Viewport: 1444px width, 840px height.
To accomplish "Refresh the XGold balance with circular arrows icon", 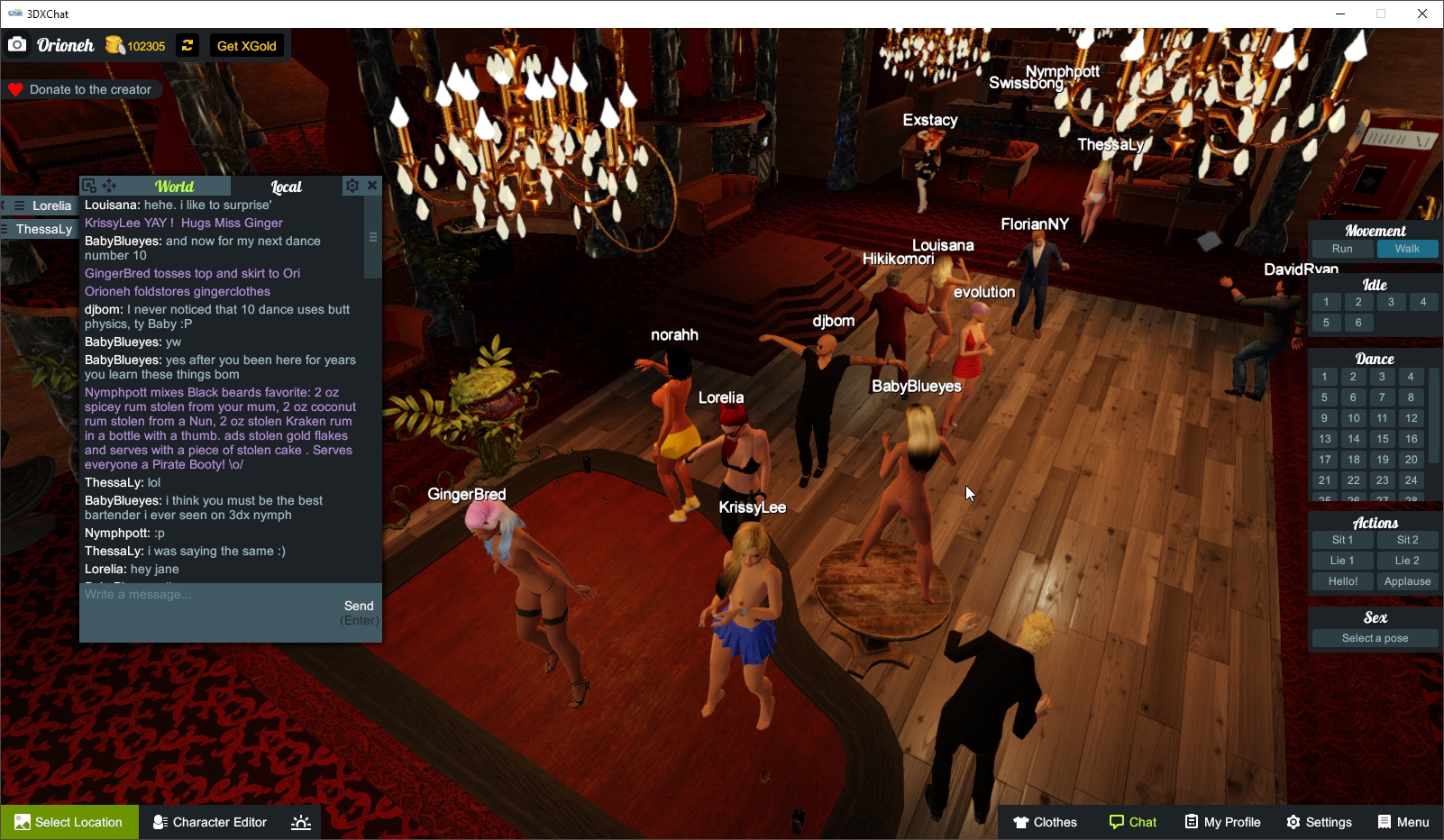I will coord(187,45).
